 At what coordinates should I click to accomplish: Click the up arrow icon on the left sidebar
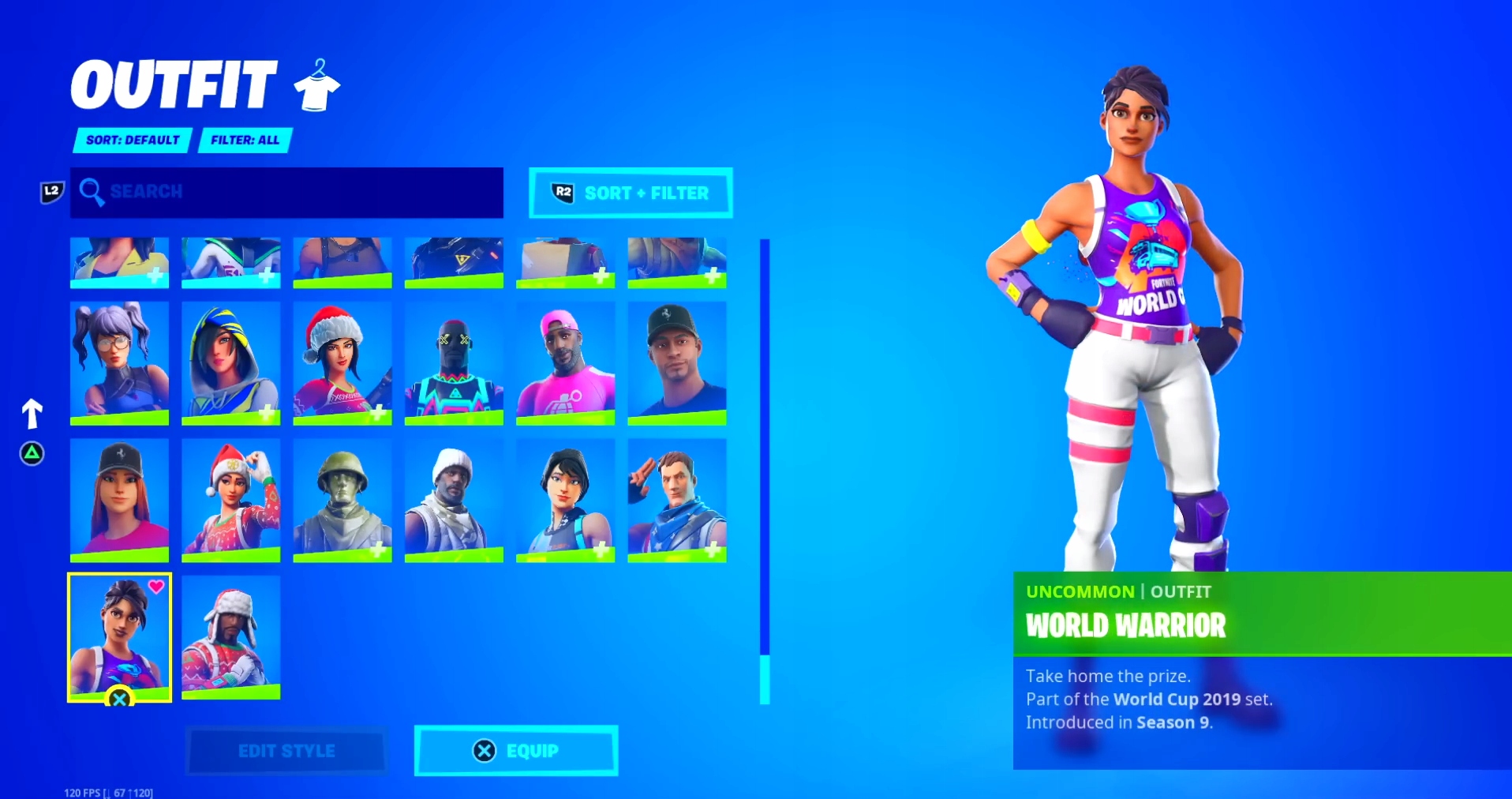click(x=32, y=413)
